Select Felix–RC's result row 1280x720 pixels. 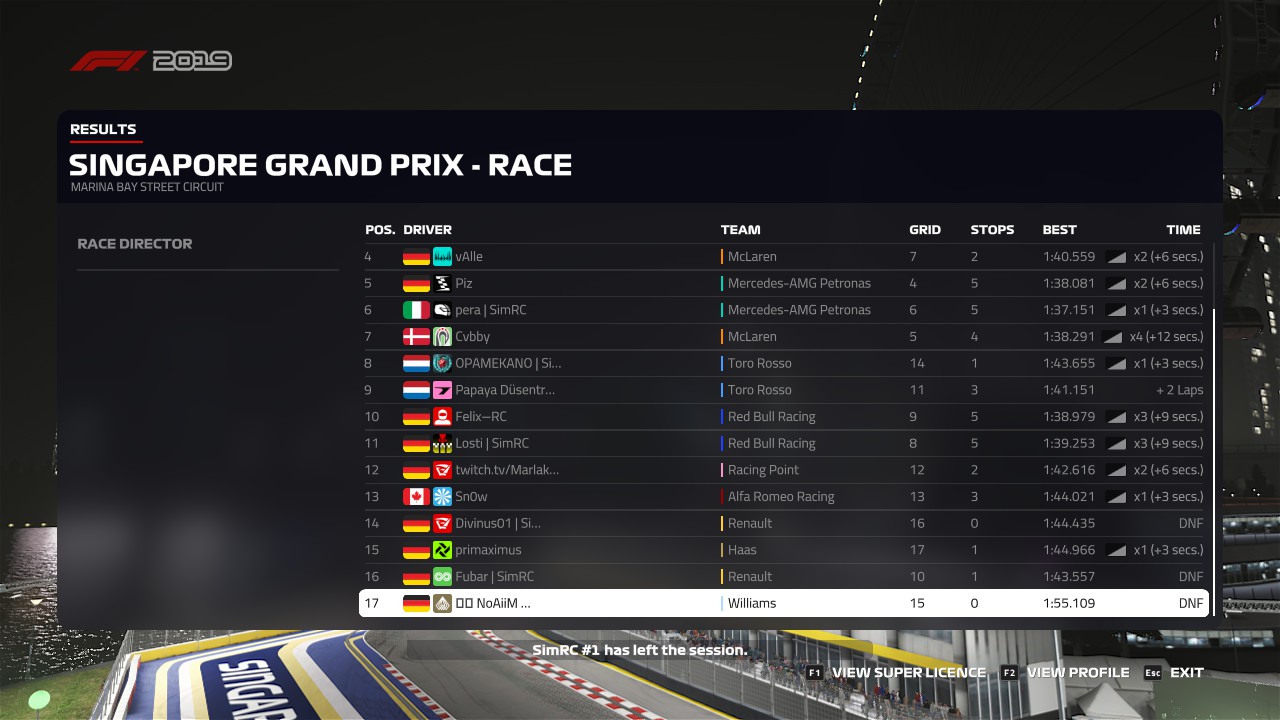pyautogui.click(x=784, y=417)
